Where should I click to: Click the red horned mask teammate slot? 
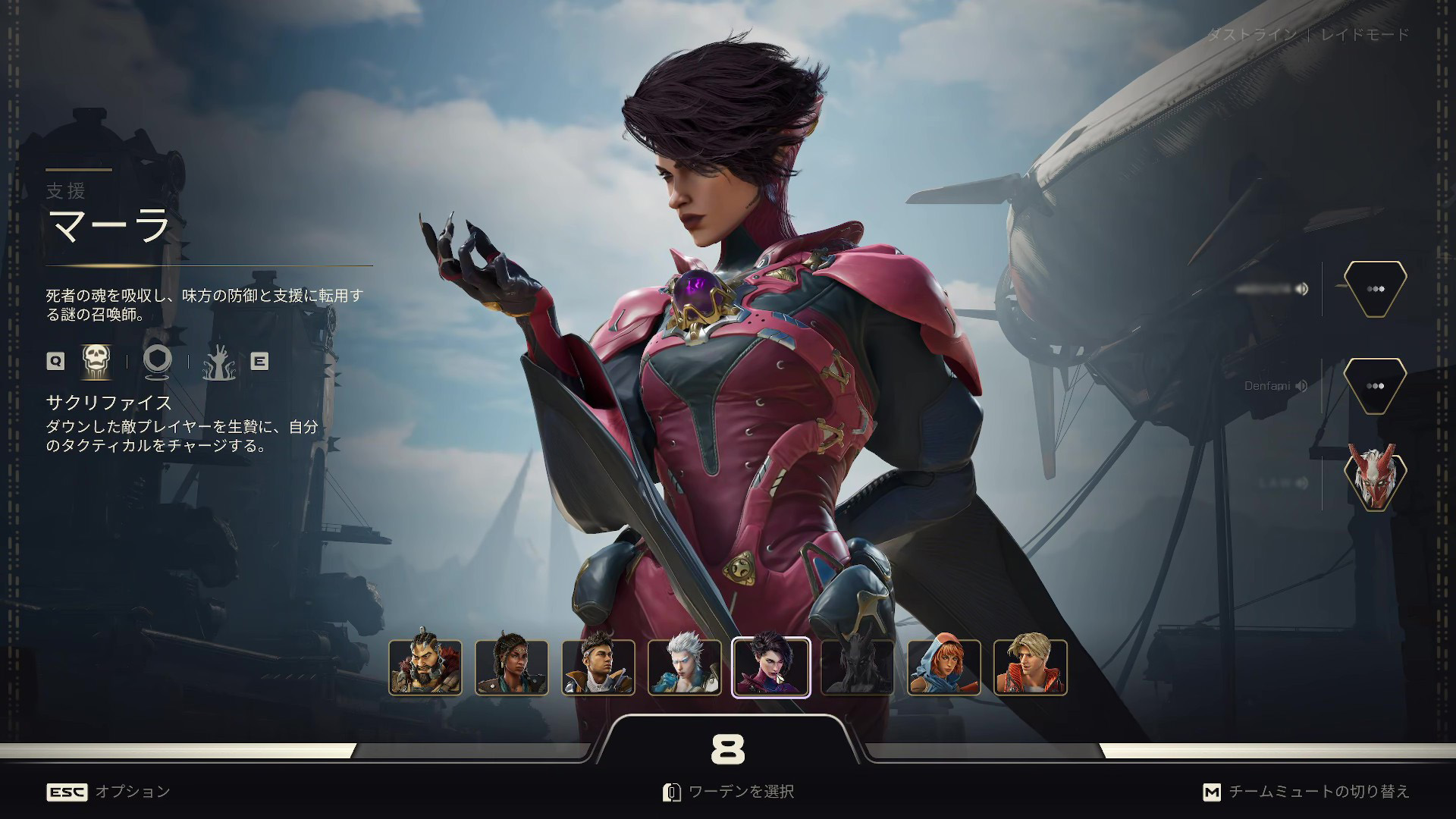(x=1375, y=478)
